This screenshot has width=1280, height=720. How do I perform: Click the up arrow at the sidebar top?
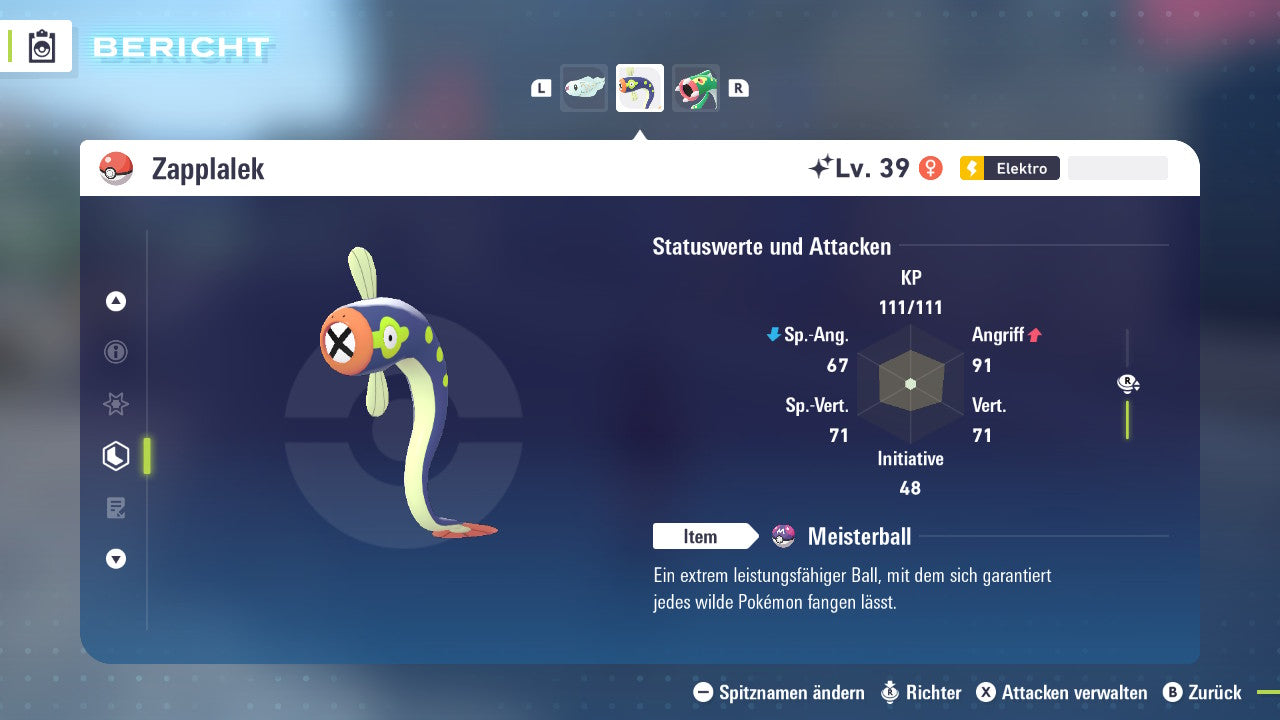click(115, 301)
